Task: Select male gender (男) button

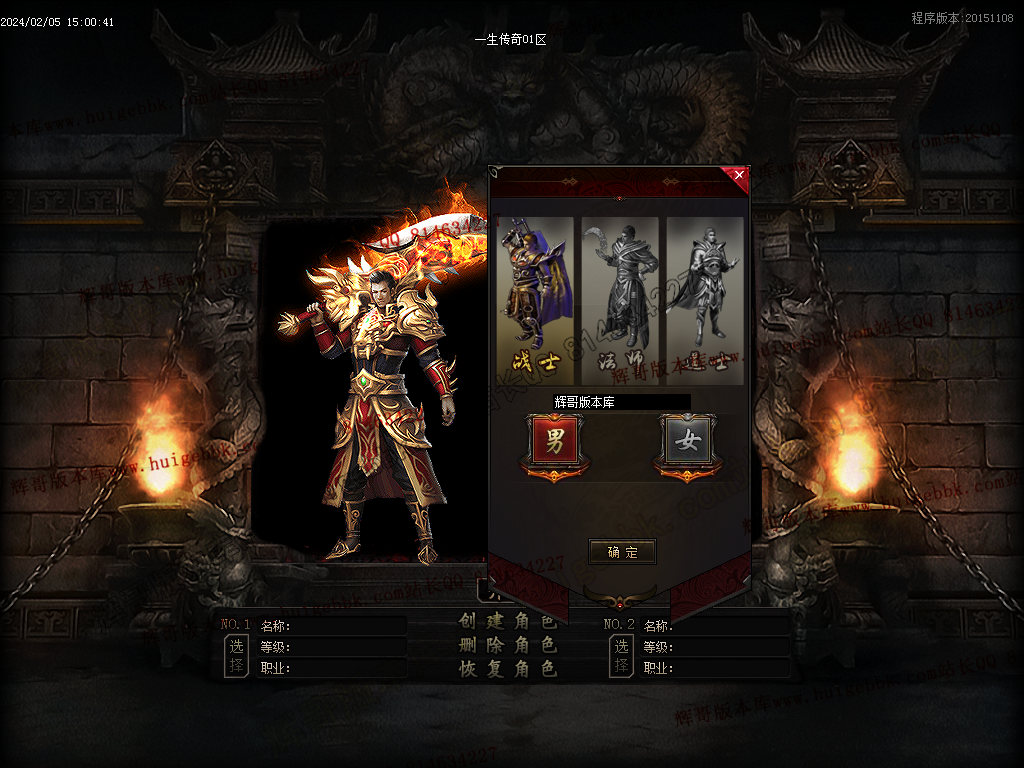Action: pyautogui.click(x=554, y=441)
